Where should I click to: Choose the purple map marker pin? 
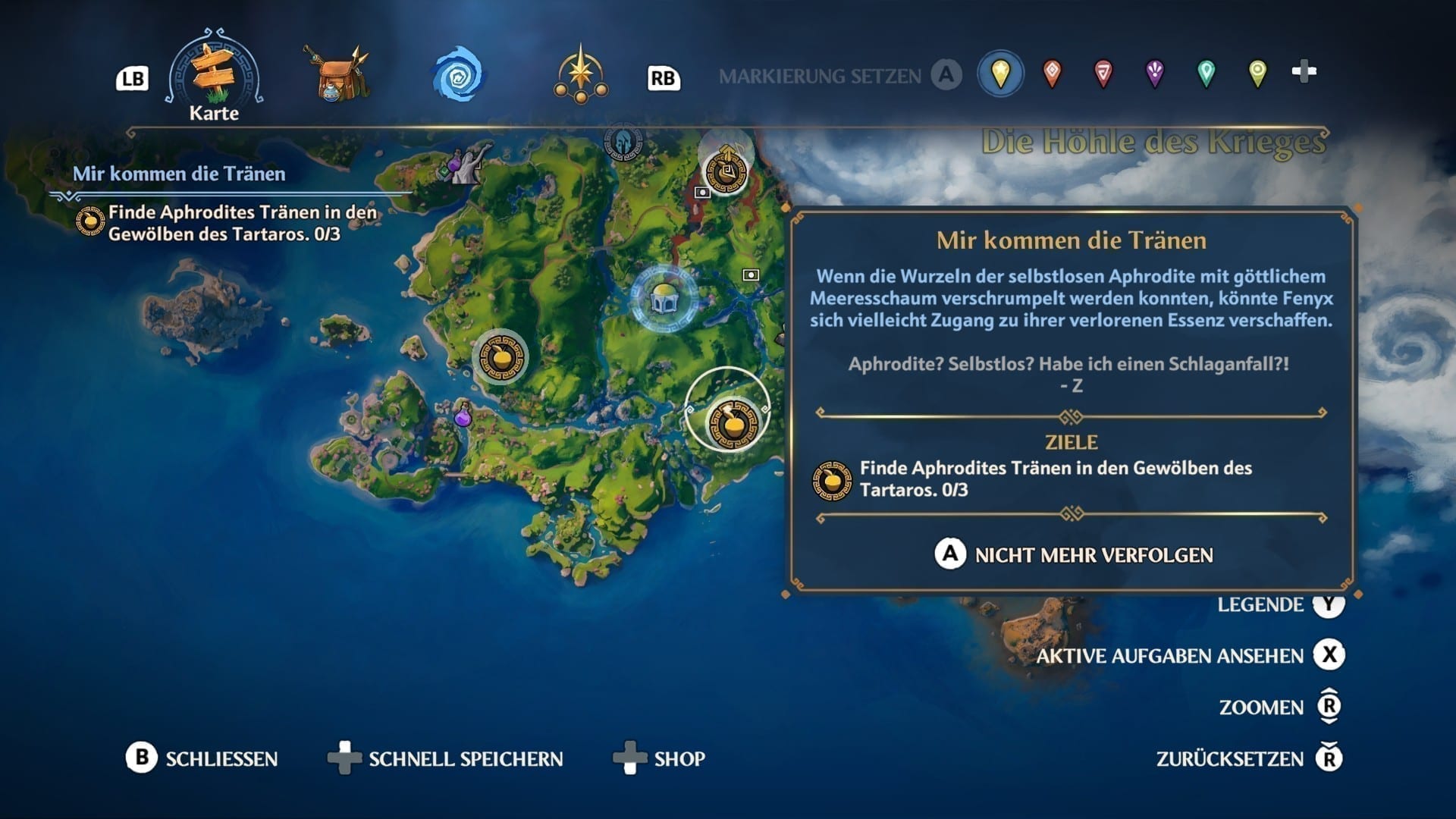pyautogui.click(x=1154, y=74)
